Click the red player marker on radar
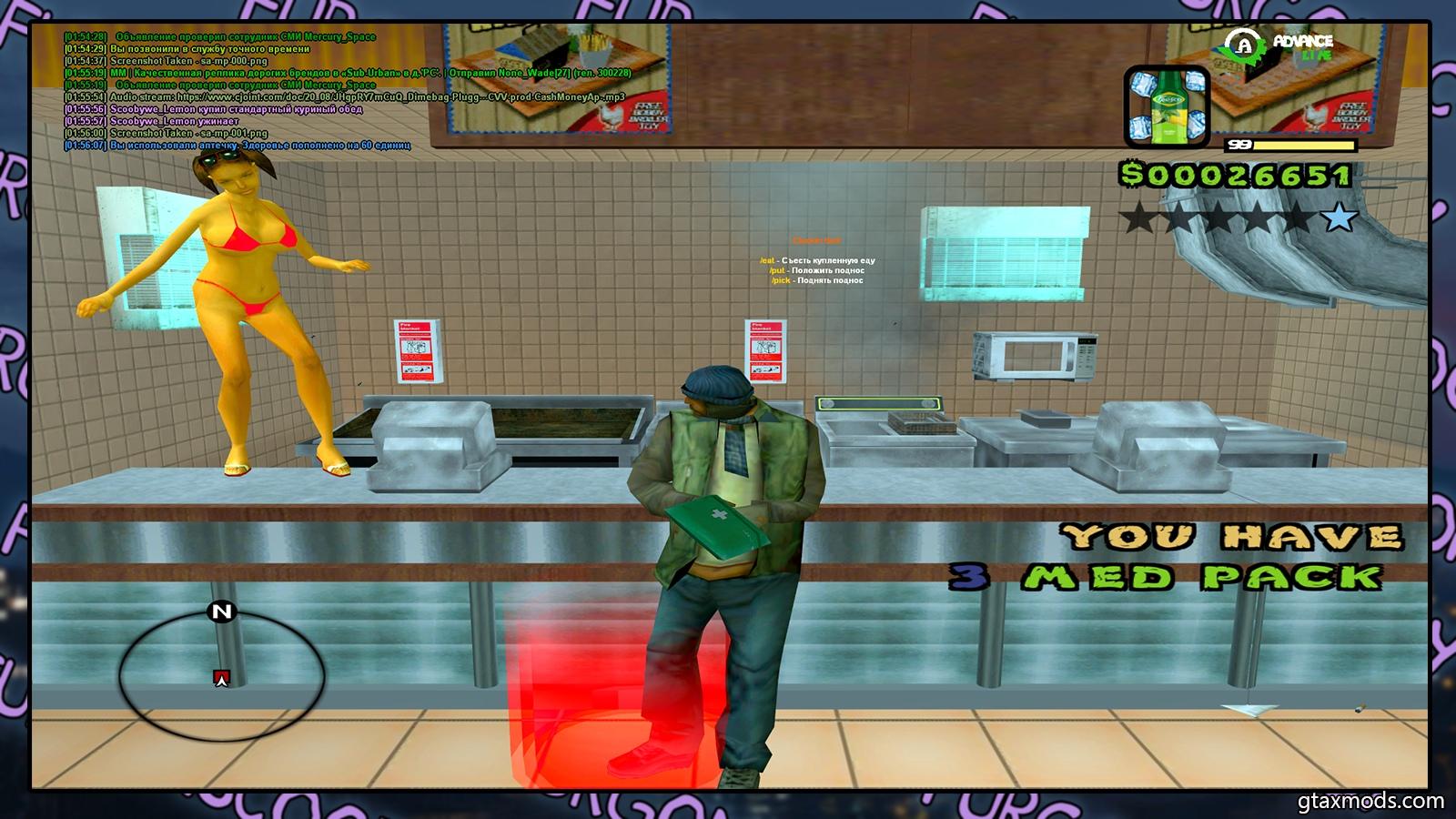The width and height of the screenshot is (1456, 819). (221, 678)
